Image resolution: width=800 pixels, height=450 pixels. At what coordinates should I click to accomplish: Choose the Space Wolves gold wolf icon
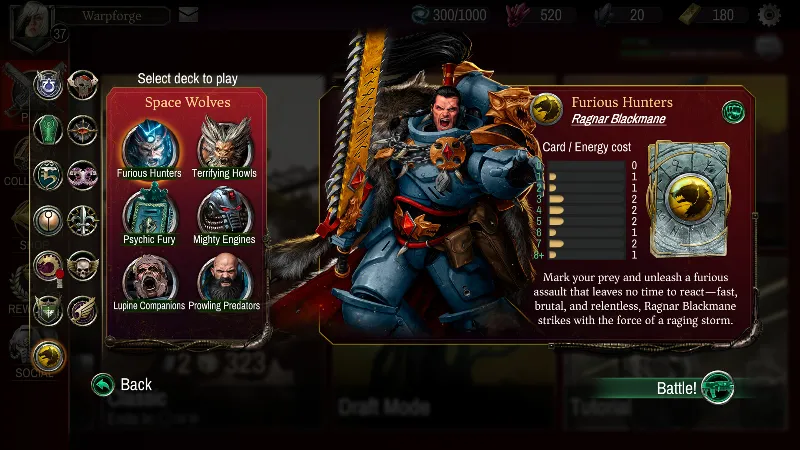coord(49,355)
